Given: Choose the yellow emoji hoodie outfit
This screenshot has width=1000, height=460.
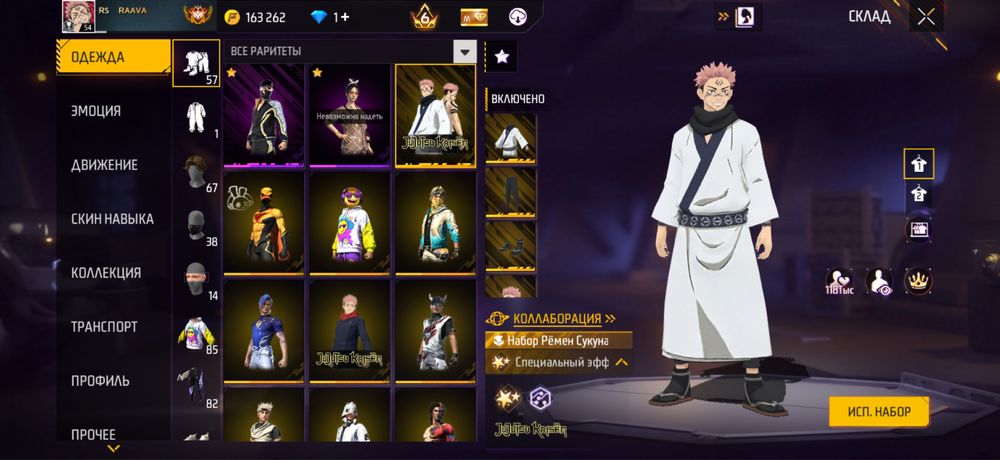Looking at the screenshot, I should (349, 223).
